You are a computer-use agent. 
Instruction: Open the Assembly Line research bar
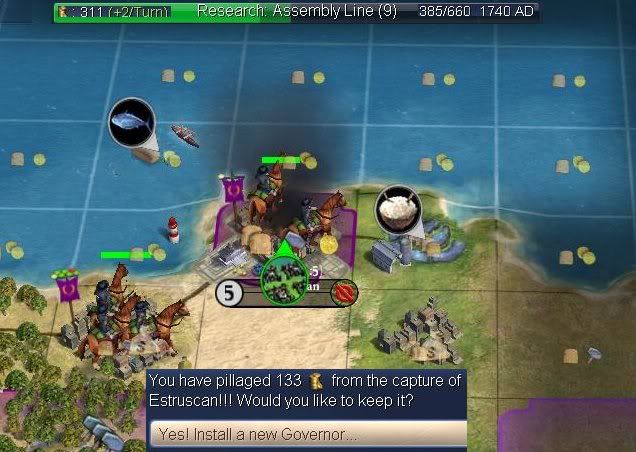point(297,12)
